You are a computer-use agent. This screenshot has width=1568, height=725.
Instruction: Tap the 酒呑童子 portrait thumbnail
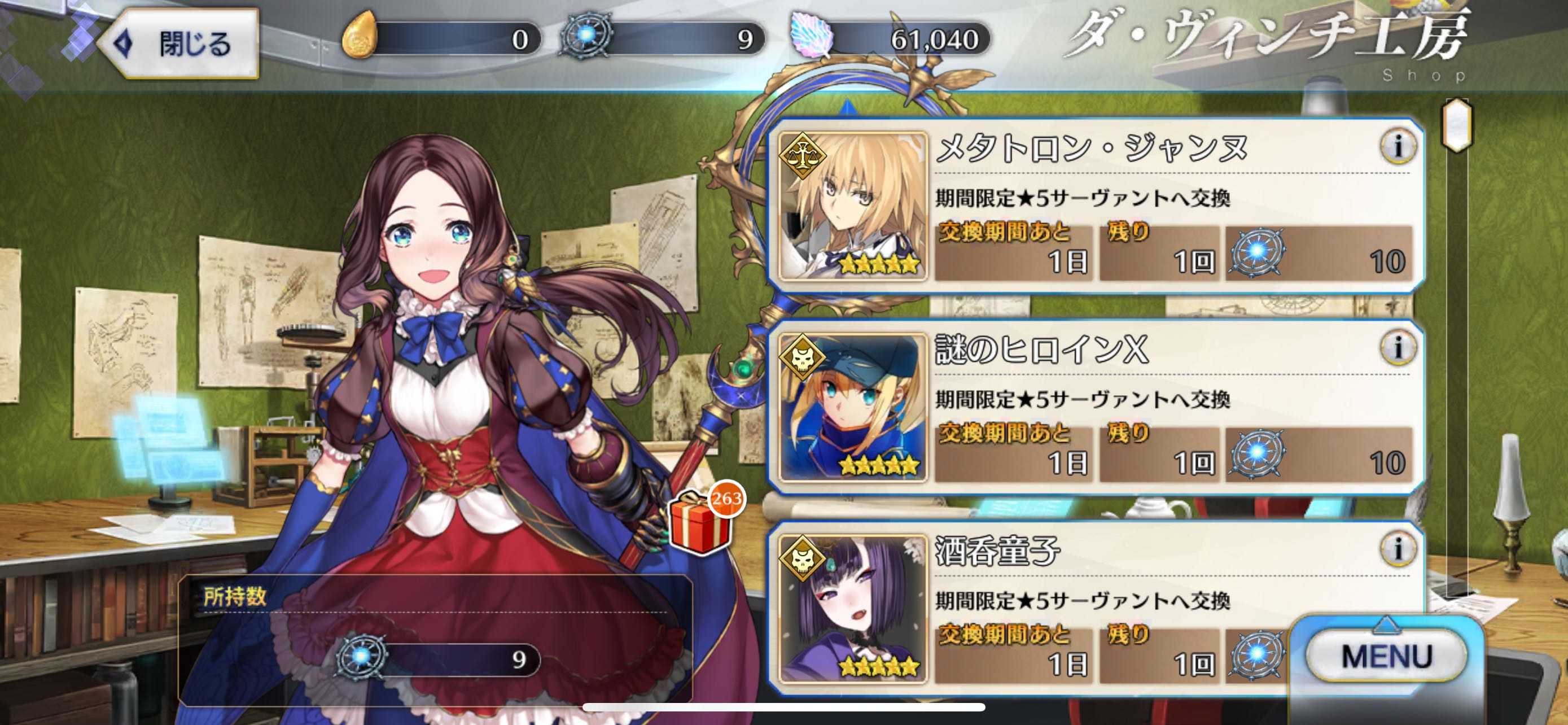coord(853,609)
